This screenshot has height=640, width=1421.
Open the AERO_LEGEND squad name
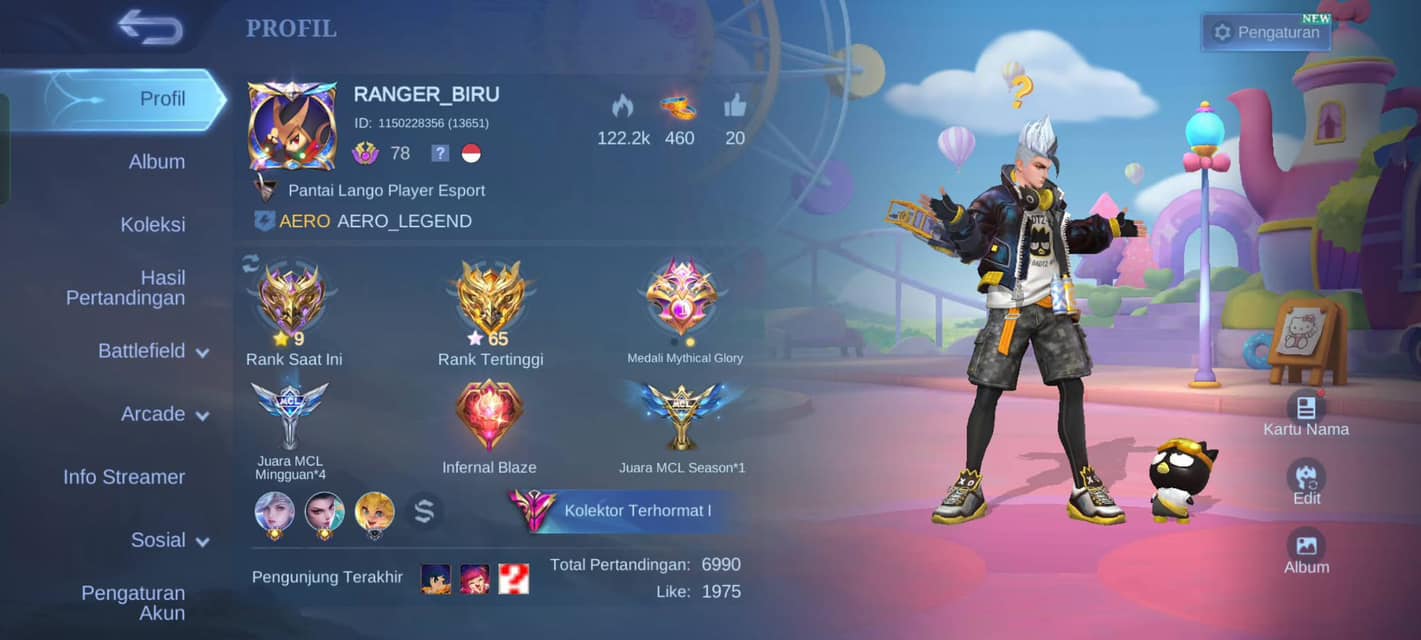tap(404, 221)
